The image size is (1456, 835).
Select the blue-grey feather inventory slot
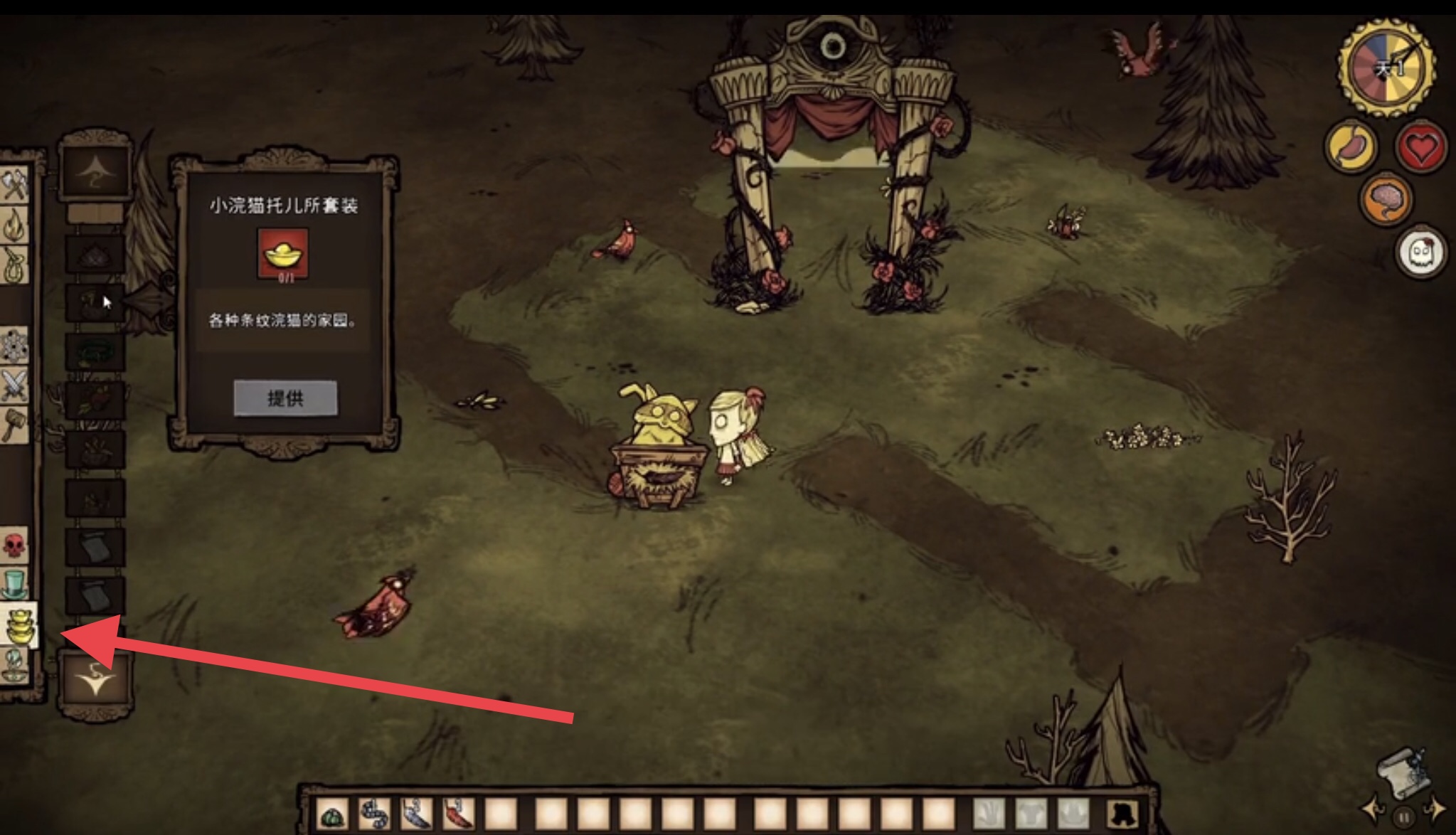tap(417, 814)
